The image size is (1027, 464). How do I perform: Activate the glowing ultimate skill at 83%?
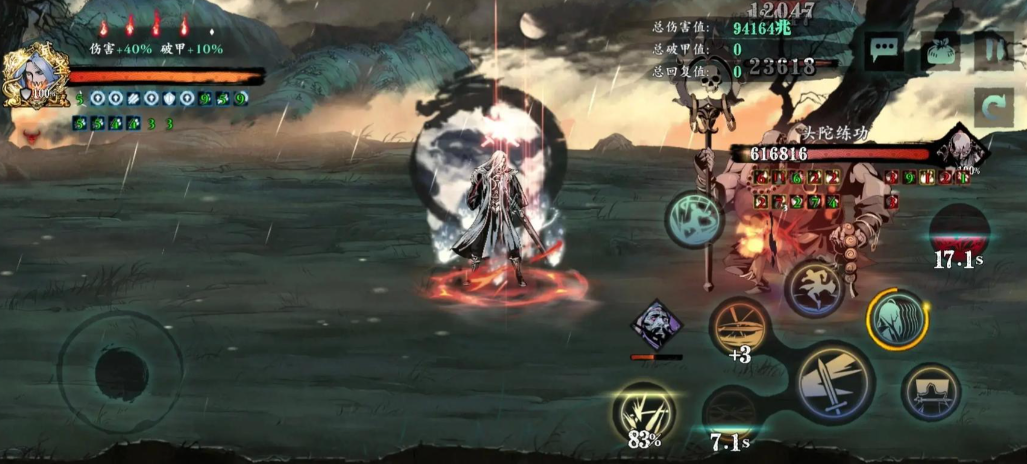click(644, 412)
